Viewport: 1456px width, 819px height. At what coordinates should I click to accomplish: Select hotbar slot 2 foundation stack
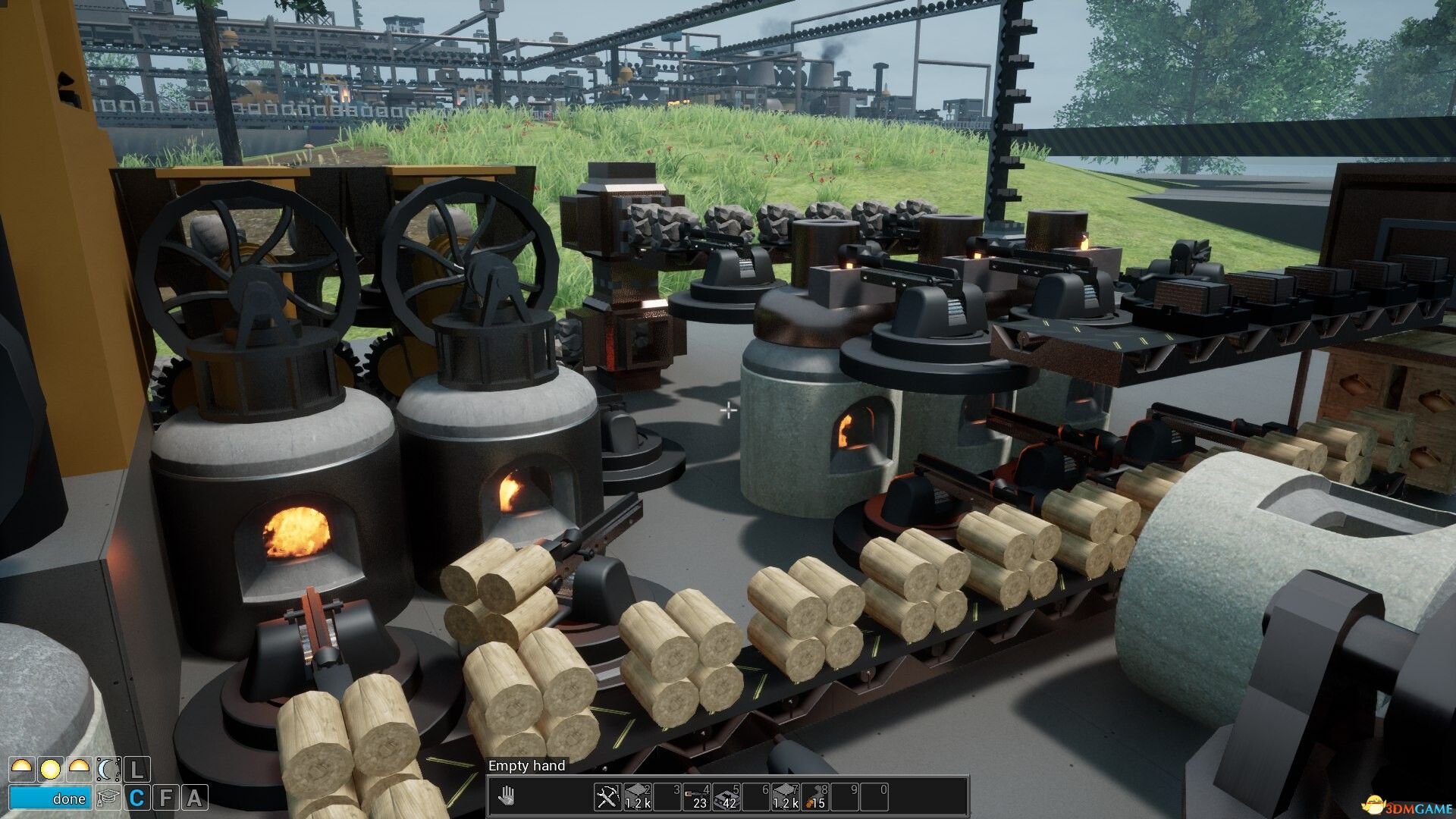637,796
